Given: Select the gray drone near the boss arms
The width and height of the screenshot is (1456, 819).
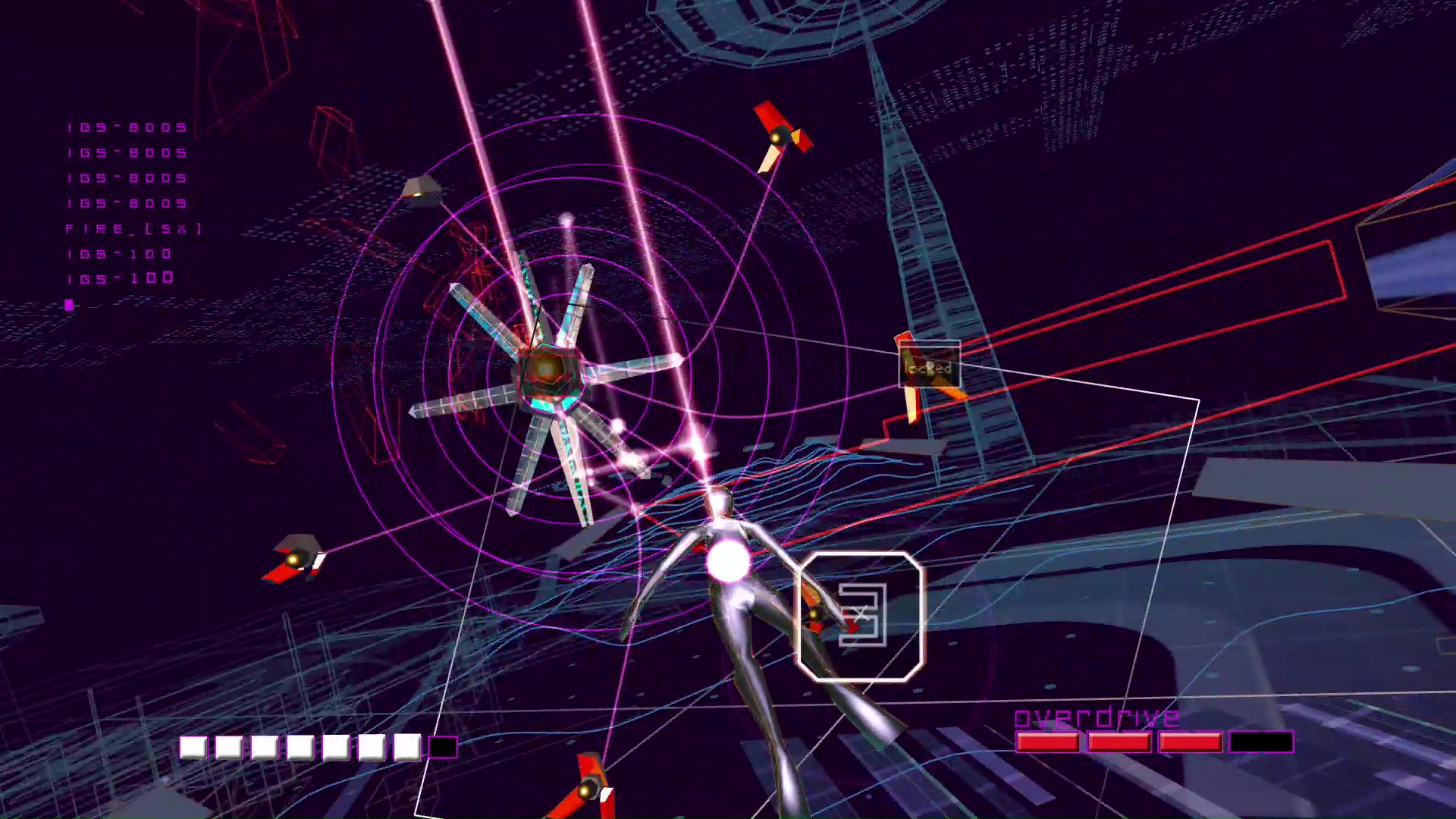Looking at the screenshot, I should (x=422, y=192).
